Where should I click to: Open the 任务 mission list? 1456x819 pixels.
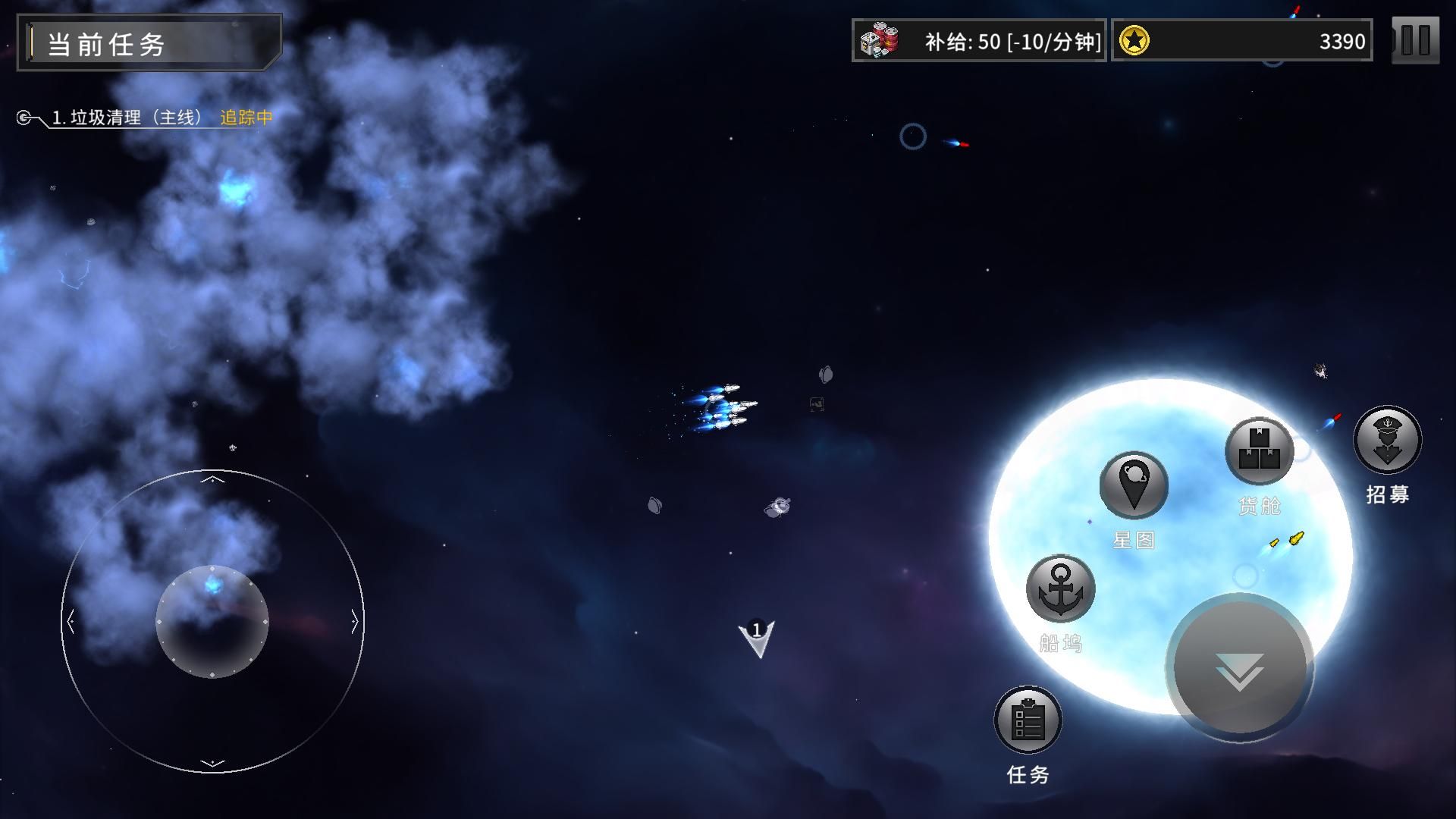[x=1028, y=720]
